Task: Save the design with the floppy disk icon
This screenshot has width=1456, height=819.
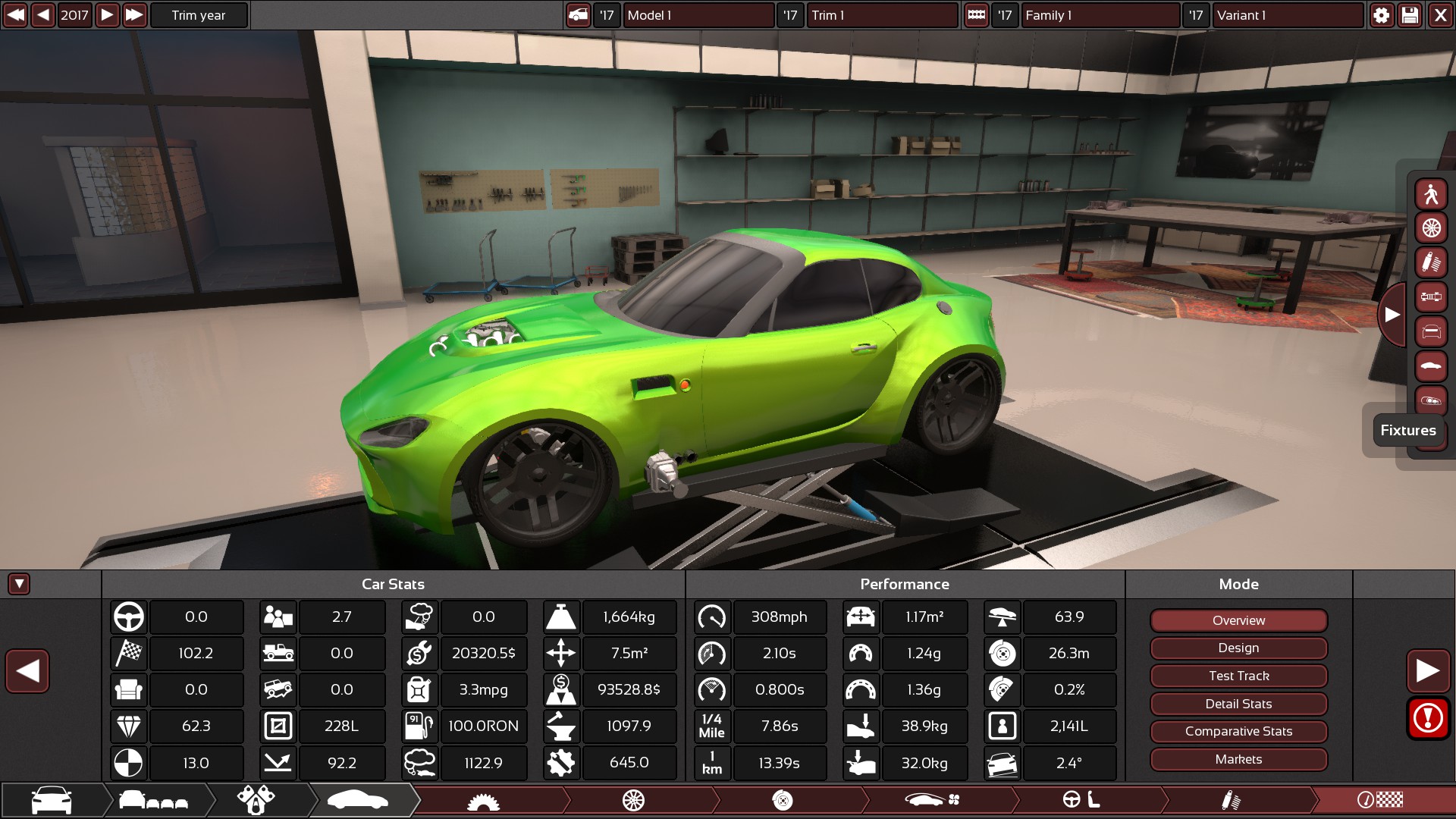Action: click(x=1410, y=15)
